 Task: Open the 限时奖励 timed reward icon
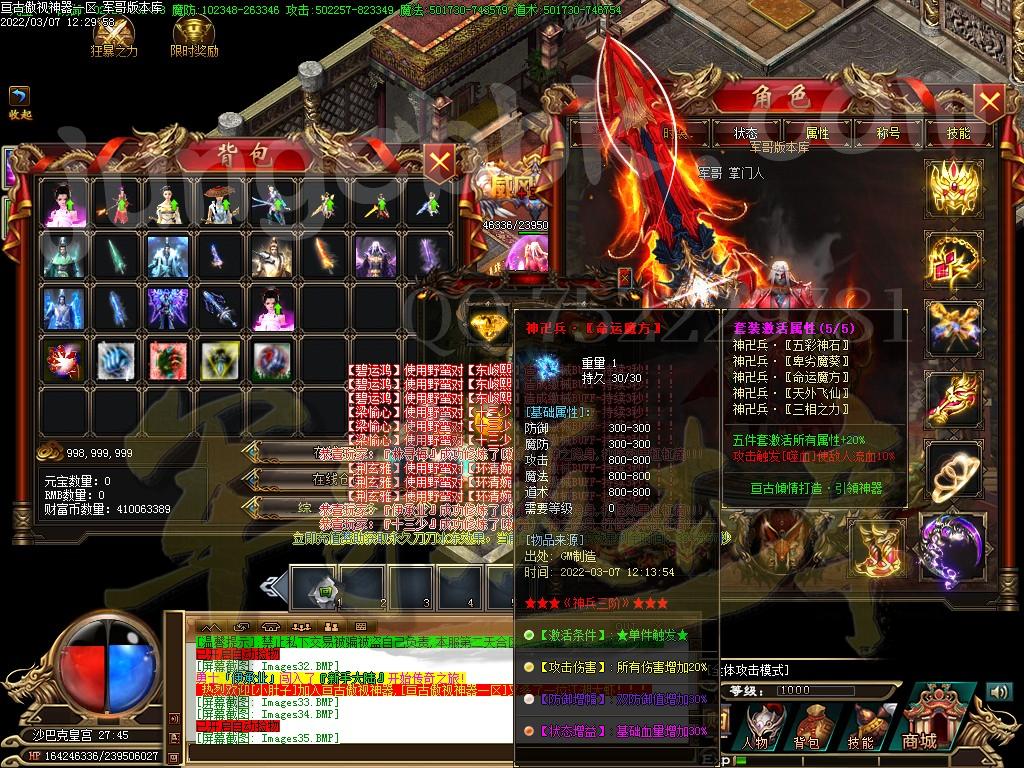pos(193,31)
